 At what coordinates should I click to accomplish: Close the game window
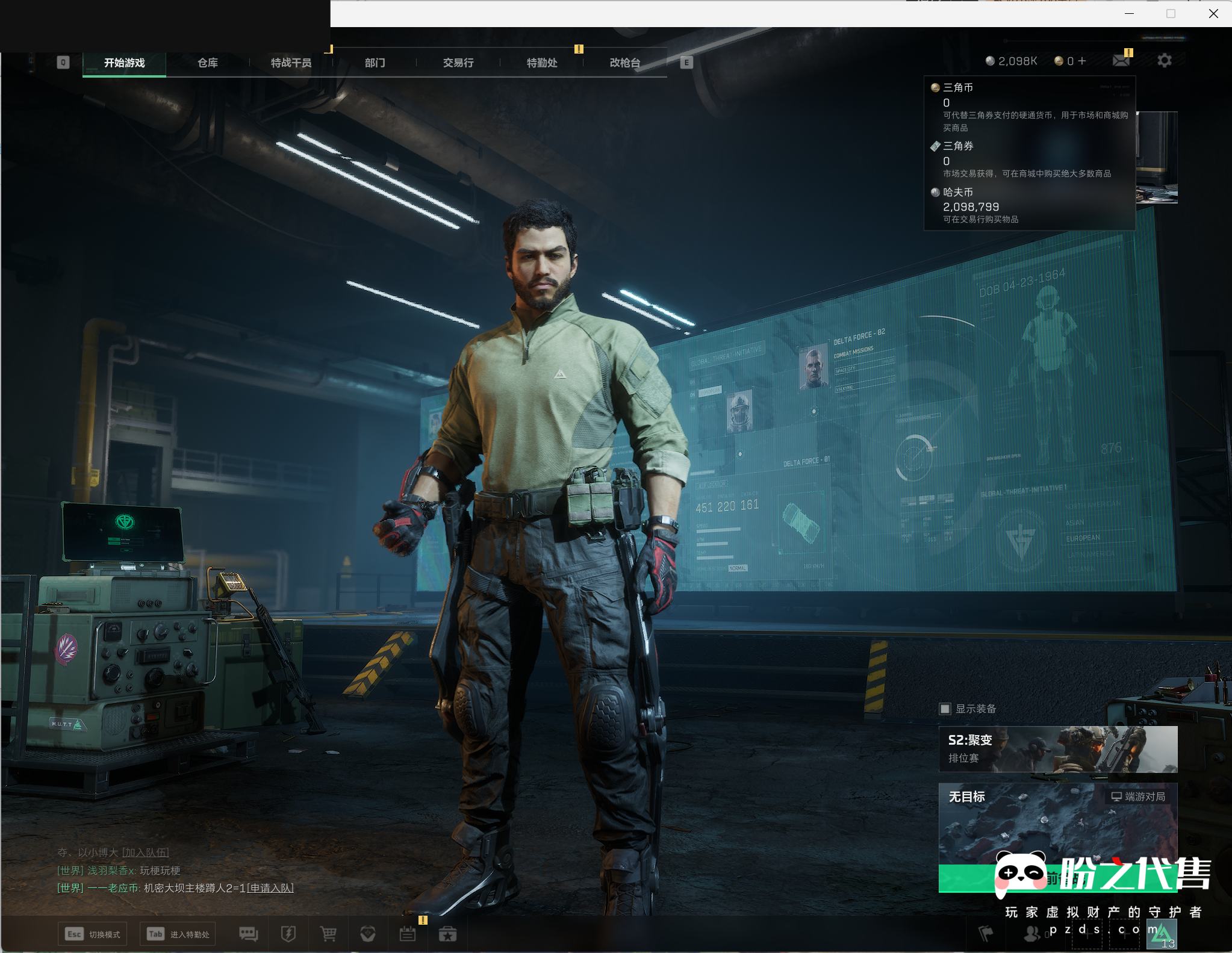coord(1213,14)
